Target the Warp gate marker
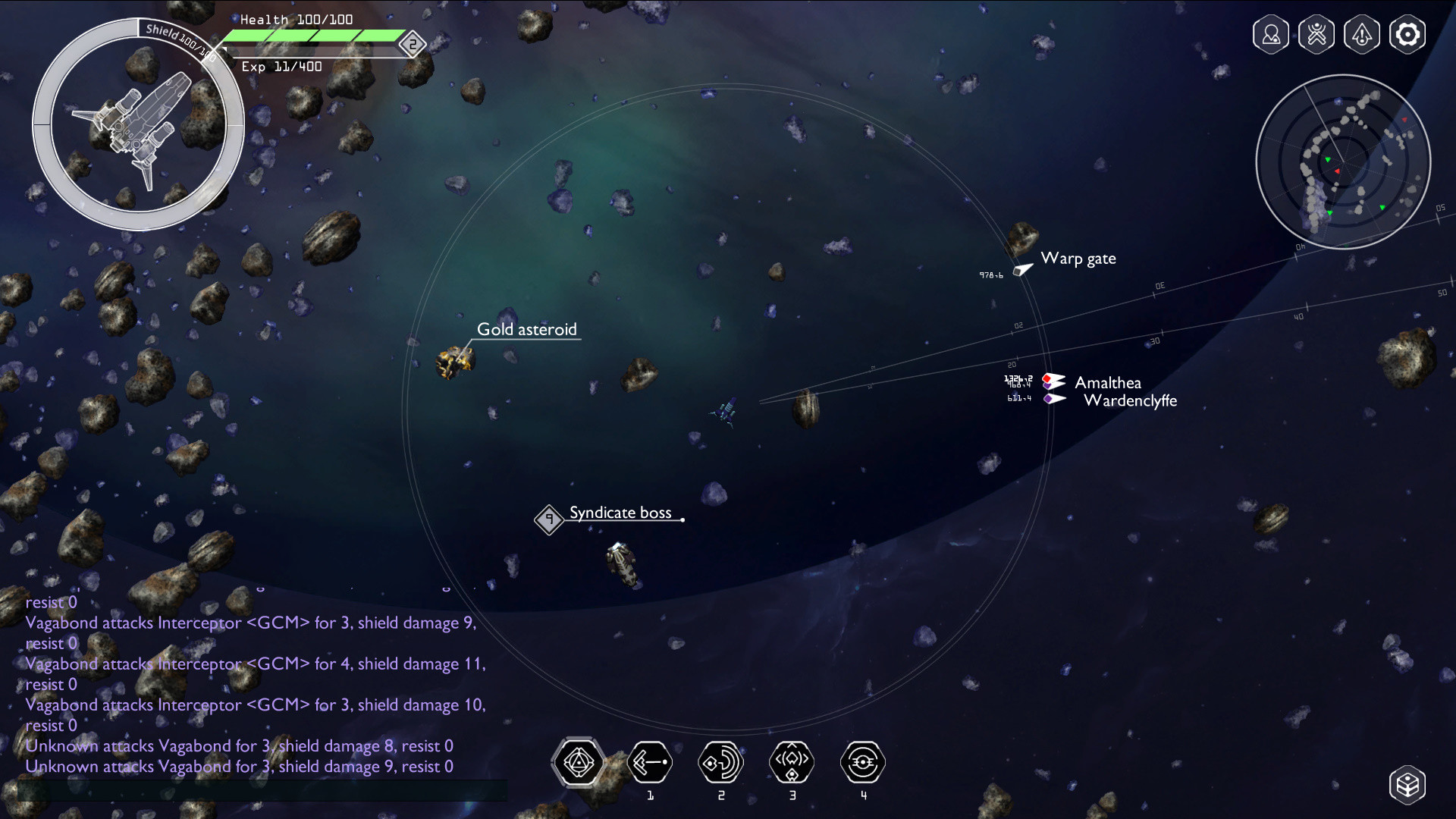Viewport: 1456px width, 819px height. [x=1024, y=268]
